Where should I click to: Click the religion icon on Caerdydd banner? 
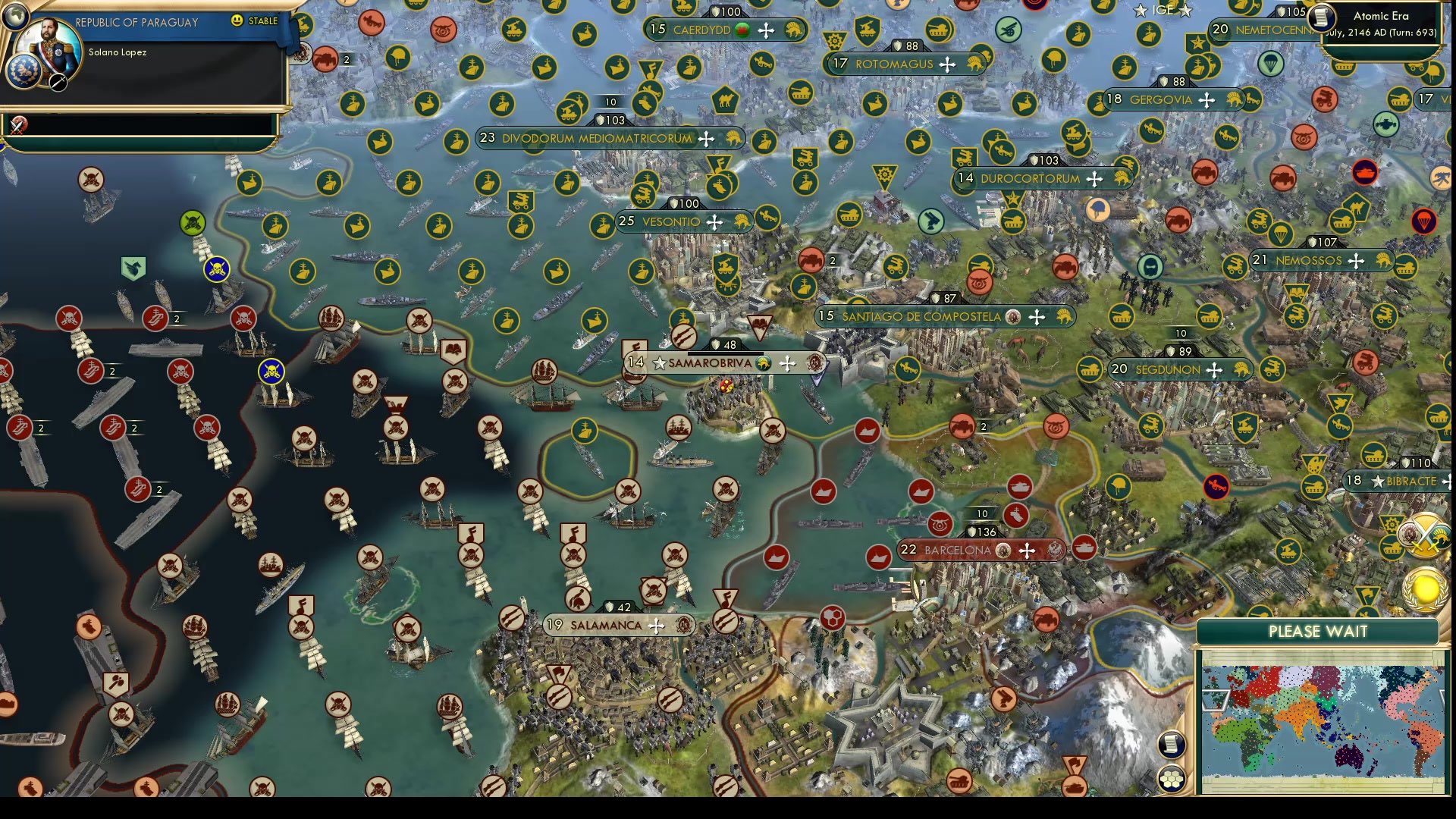742,30
